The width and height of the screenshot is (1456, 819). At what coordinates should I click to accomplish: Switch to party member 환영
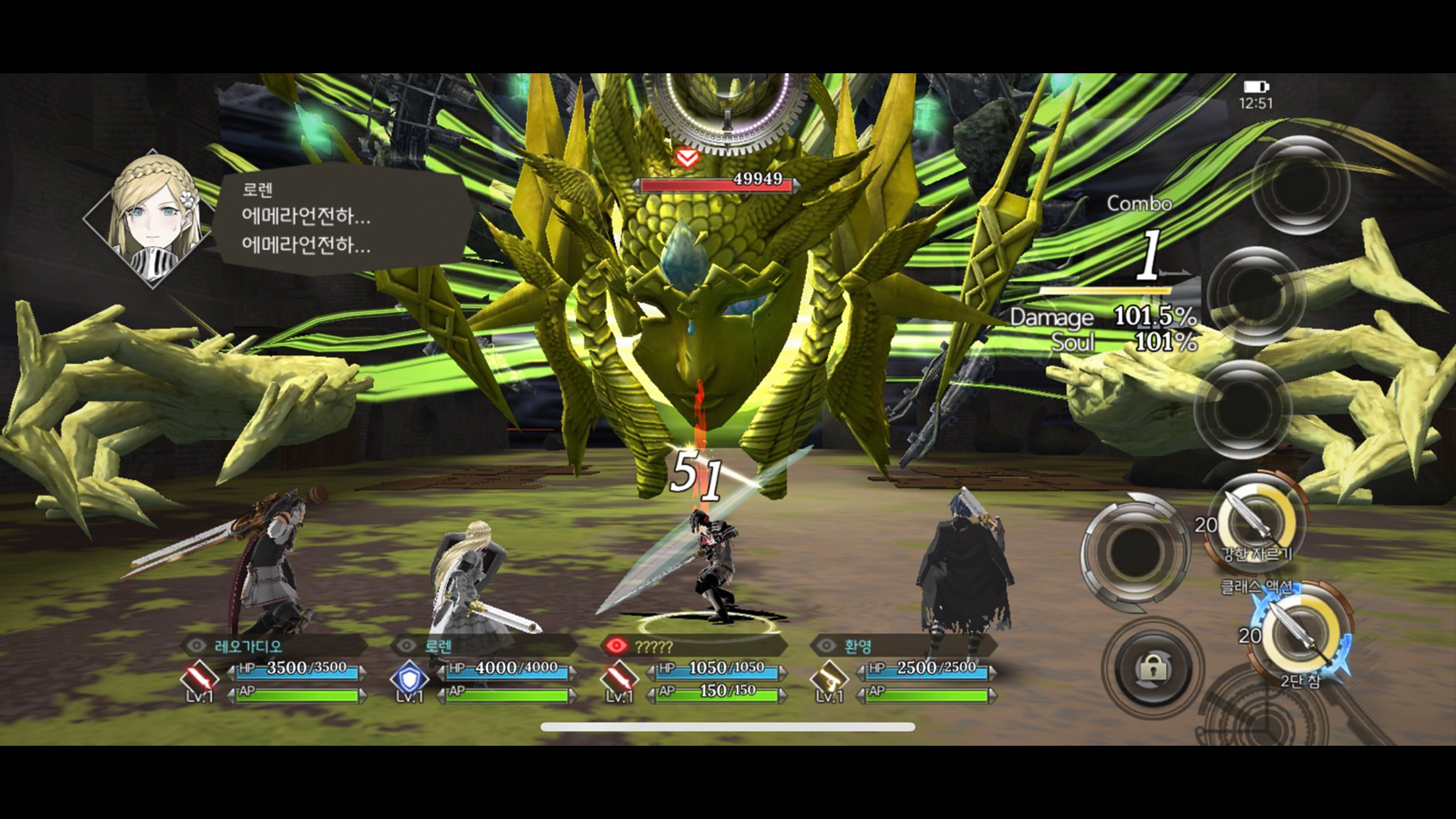point(903,669)
